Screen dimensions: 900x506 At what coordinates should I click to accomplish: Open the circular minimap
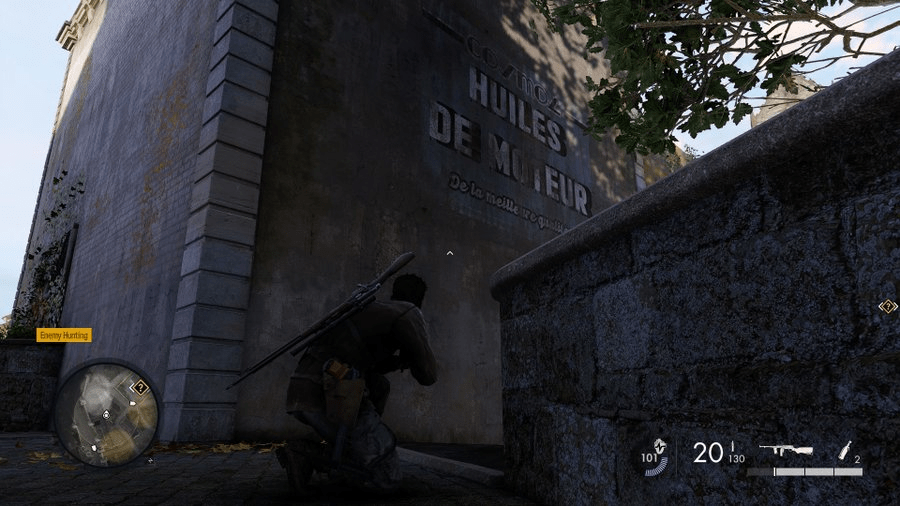pos(105,414)
